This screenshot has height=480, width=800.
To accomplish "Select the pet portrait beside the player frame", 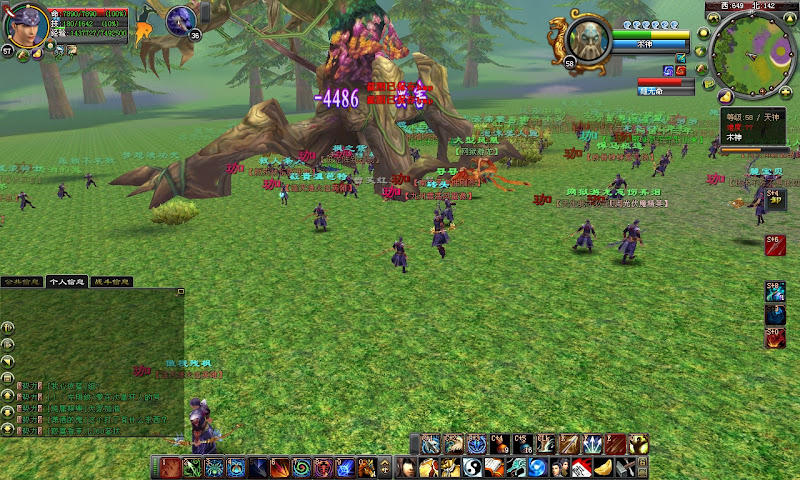I will (x=181, y=18).
